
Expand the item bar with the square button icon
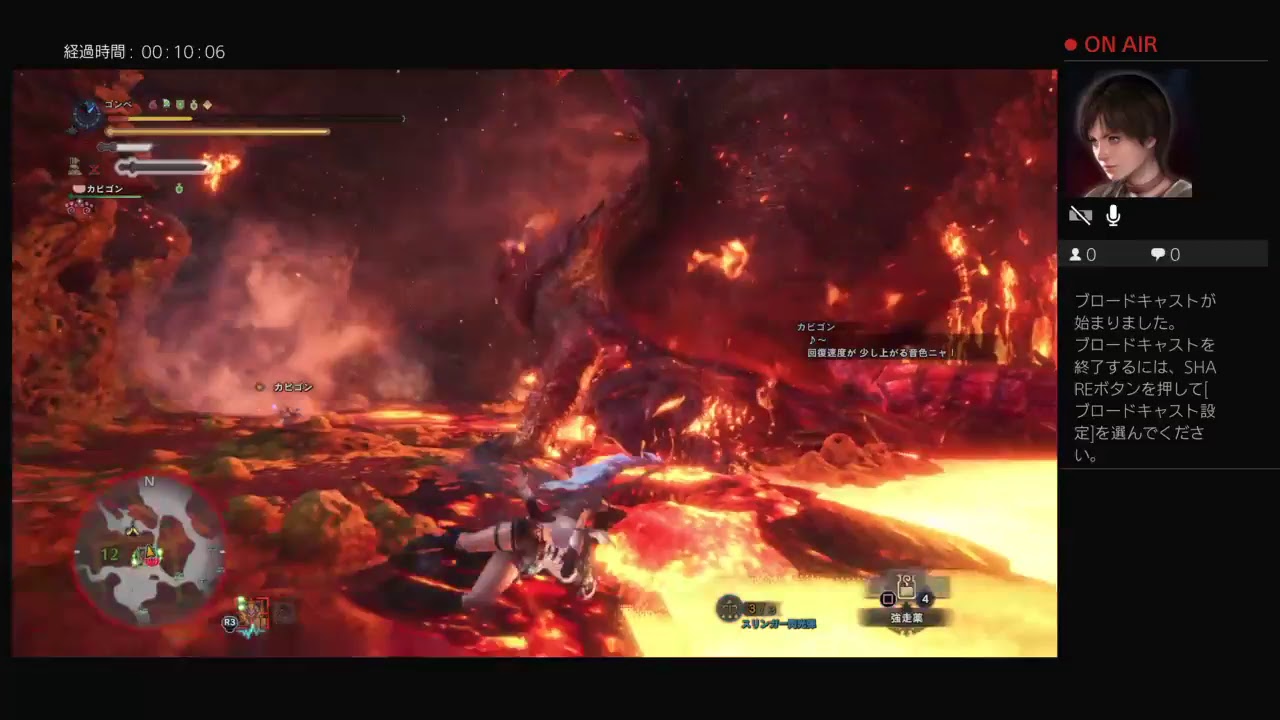click(889, 598)
